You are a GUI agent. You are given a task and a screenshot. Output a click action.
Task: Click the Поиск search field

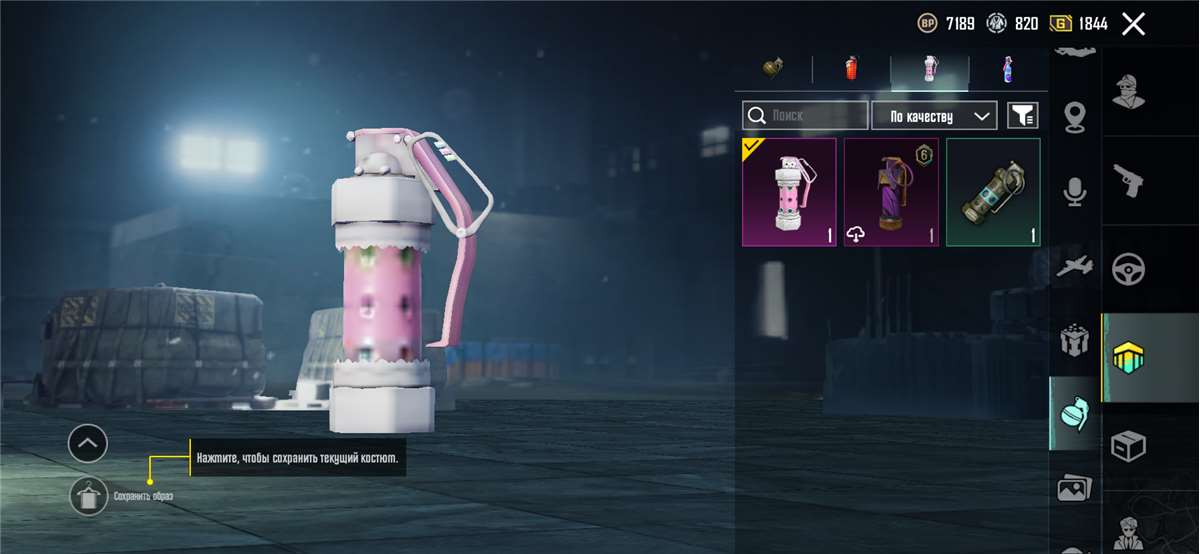[x=805, y=116]
